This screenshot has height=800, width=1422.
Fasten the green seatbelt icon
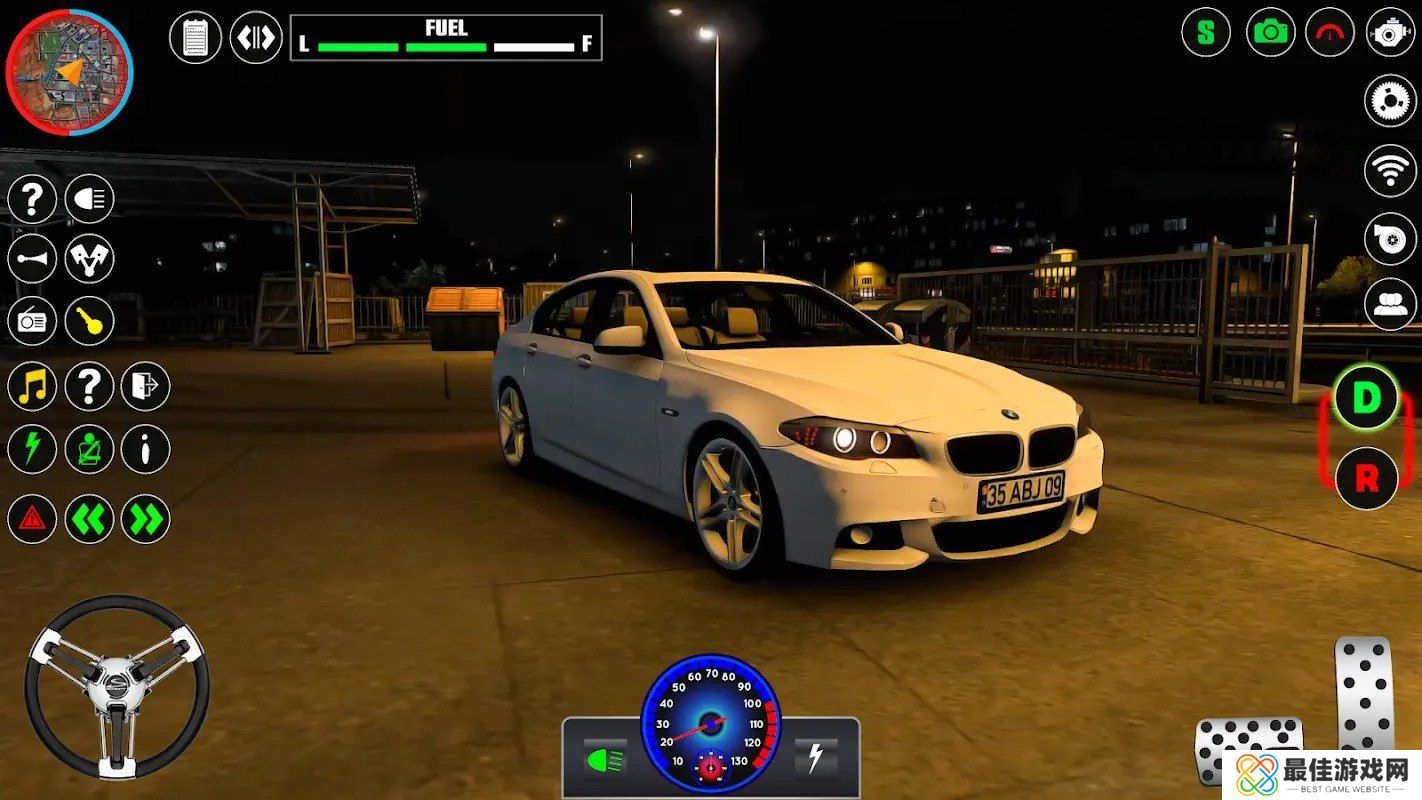(90, 450)
